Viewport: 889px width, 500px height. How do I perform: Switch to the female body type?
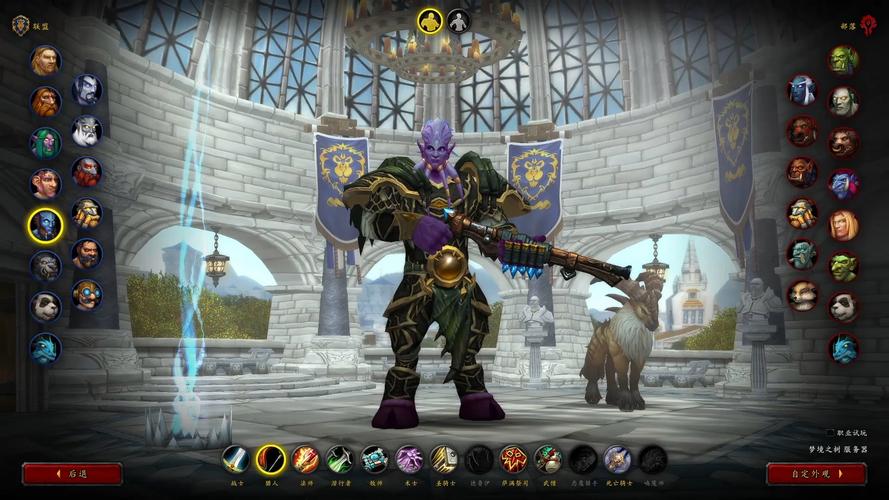coord(458,21)
